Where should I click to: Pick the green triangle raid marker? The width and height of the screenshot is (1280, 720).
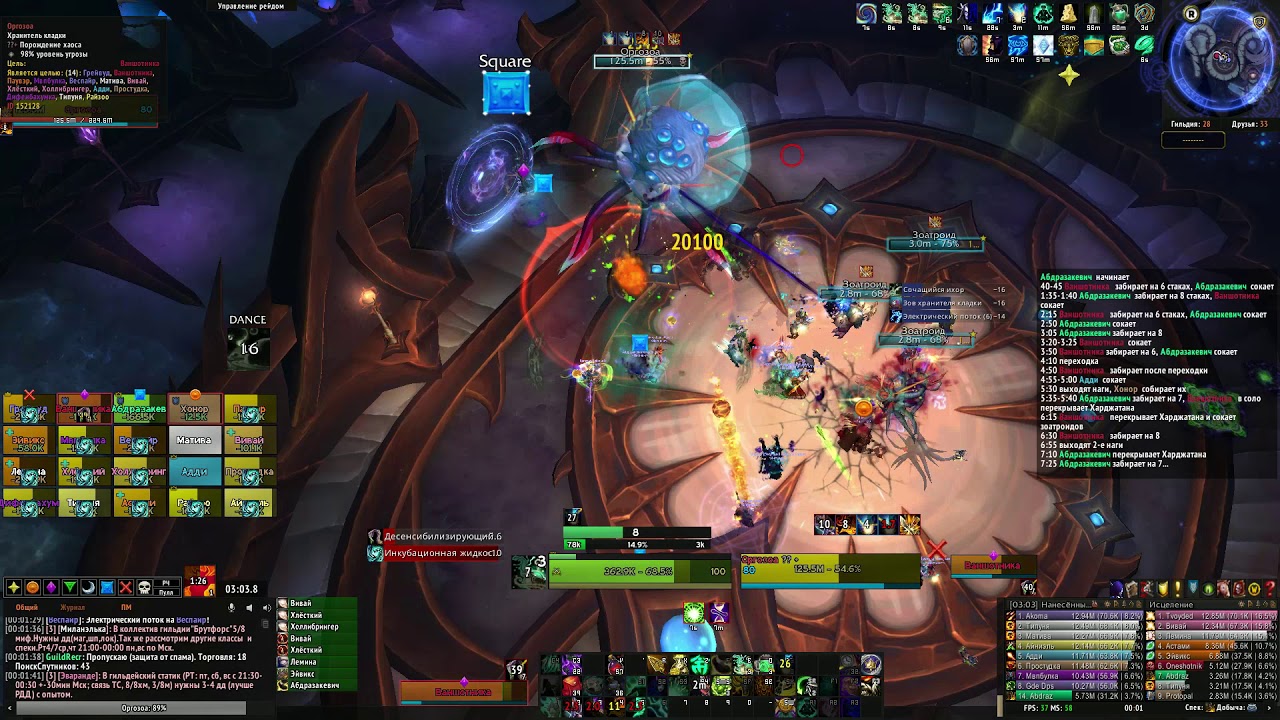coord(70,587)
